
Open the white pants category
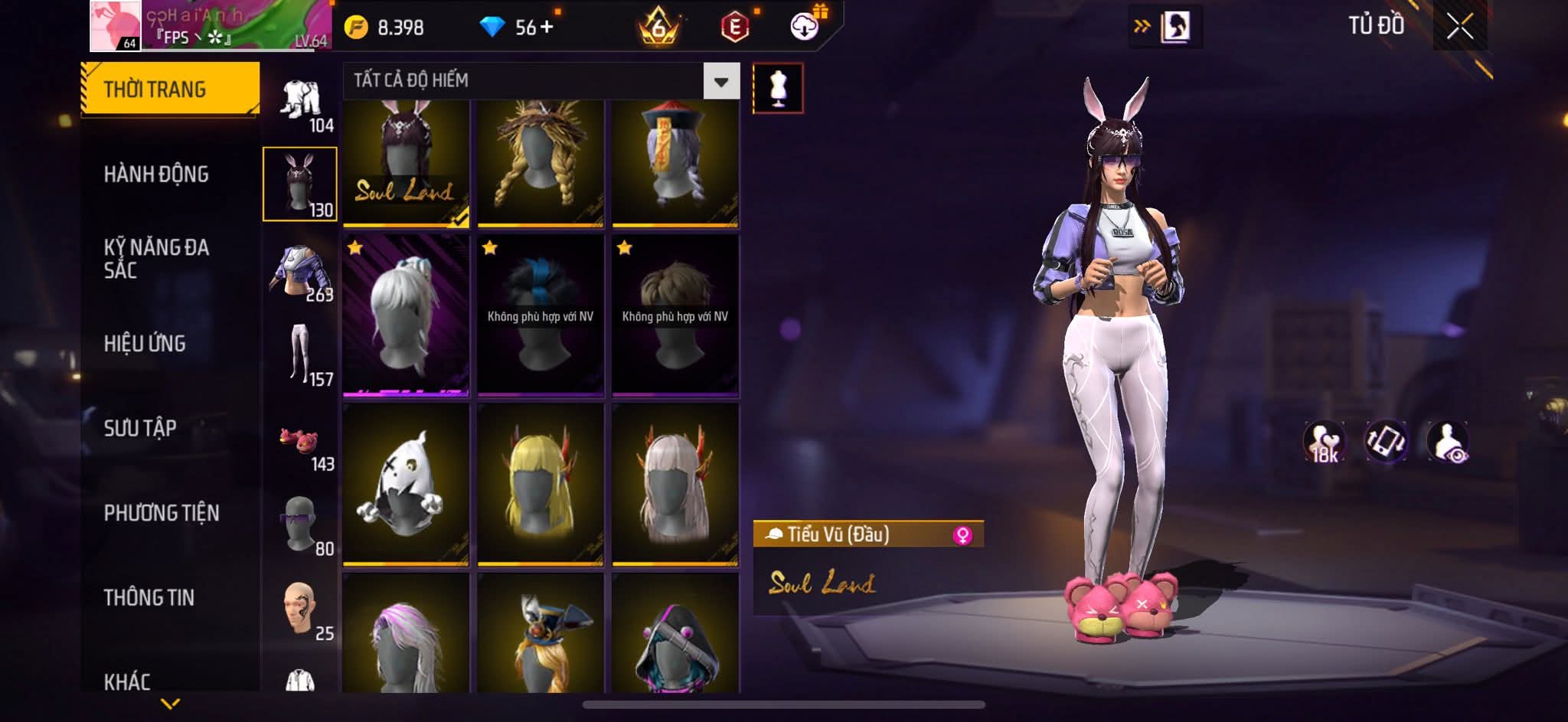pos(301,355)
